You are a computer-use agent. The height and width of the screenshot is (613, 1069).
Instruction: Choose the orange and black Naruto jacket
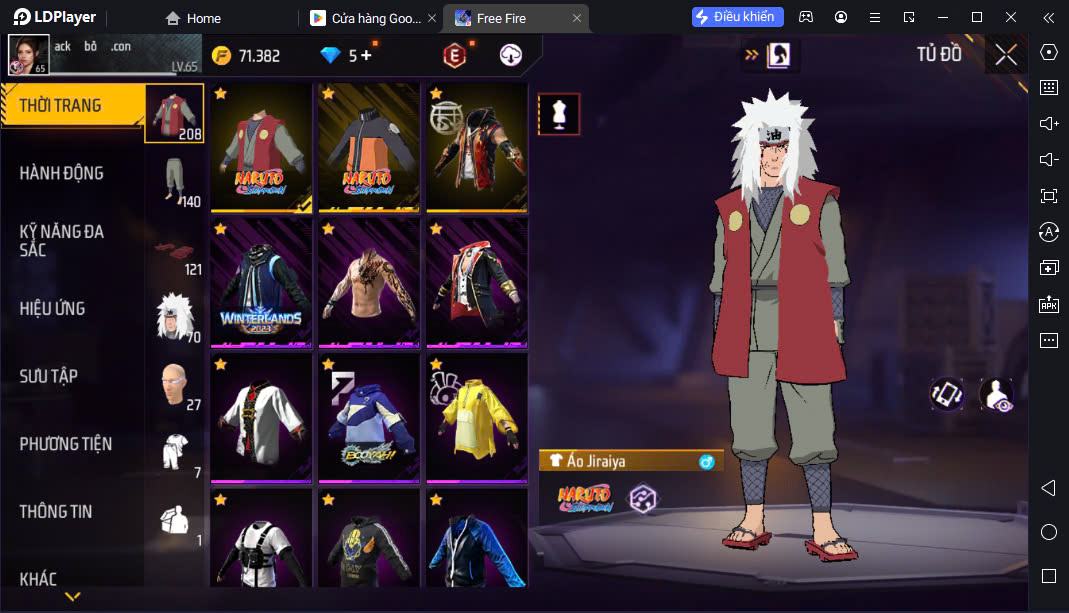(x=368, y=147)
